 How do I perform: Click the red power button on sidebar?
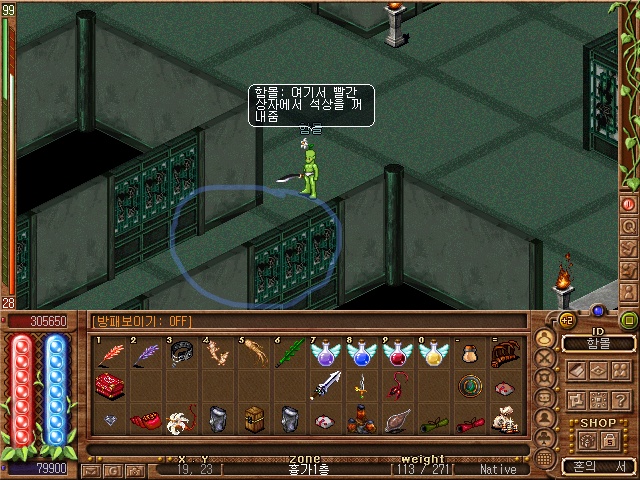(x=629, y=203)
